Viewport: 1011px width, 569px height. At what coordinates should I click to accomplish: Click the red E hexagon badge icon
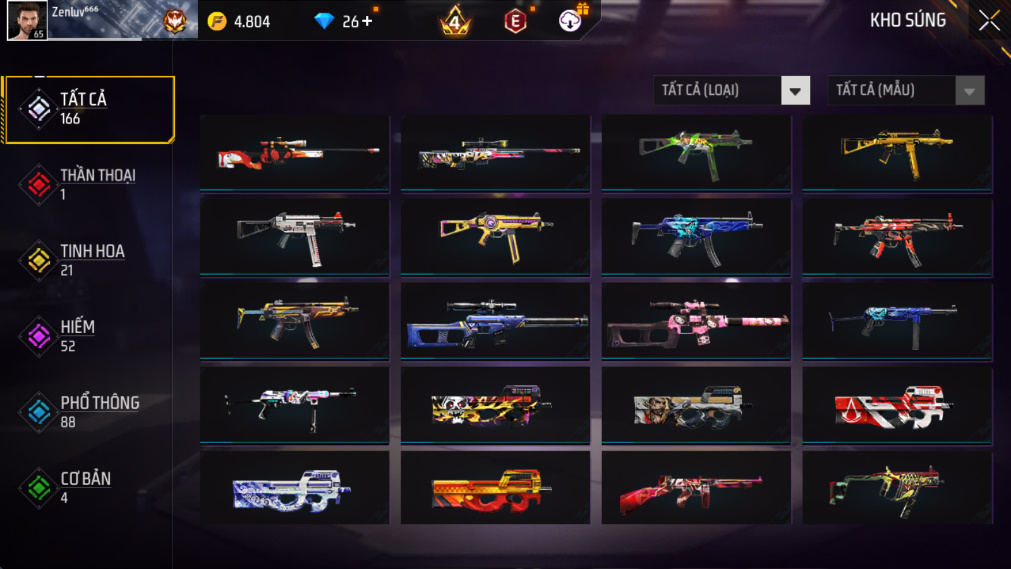(515, 21)
